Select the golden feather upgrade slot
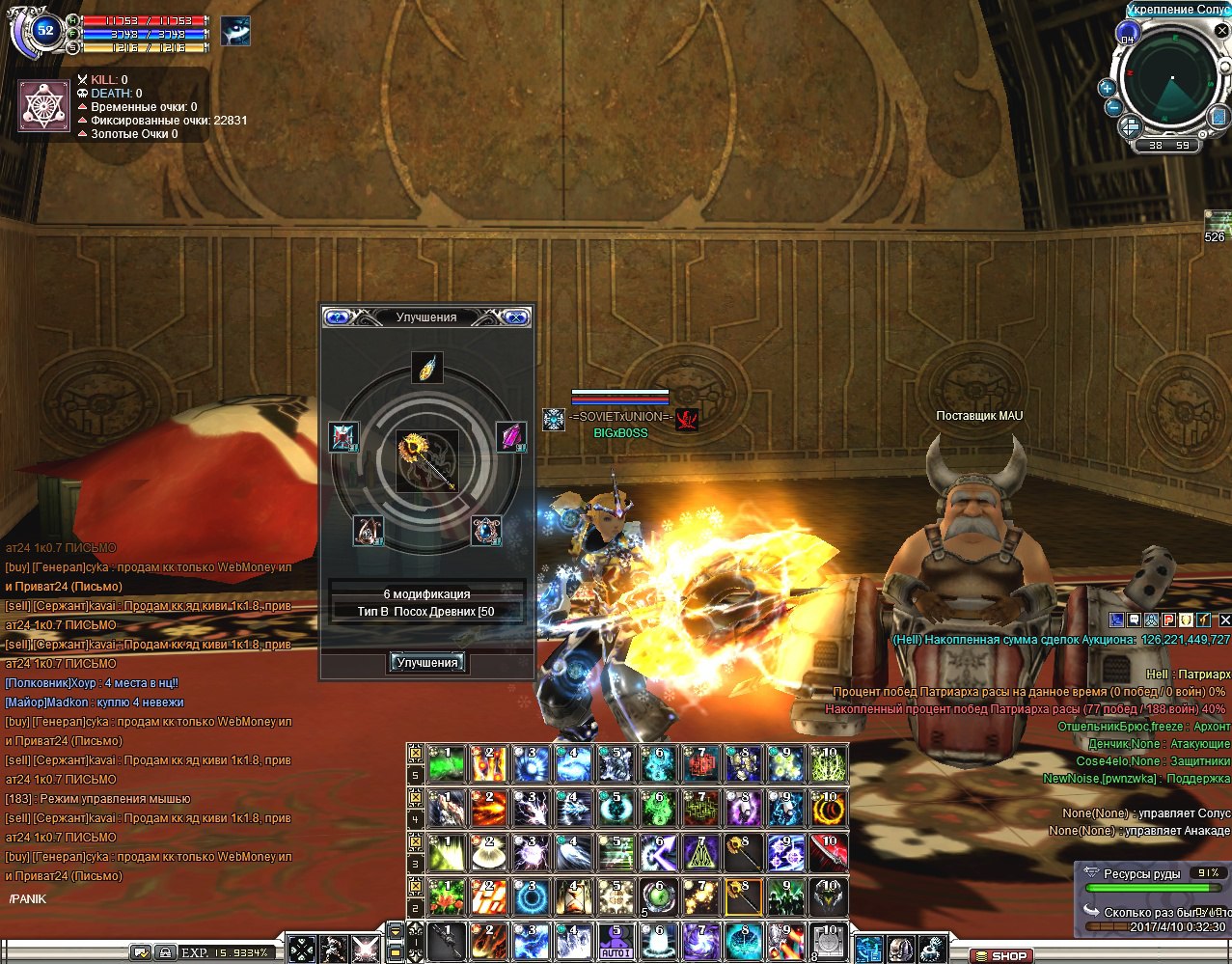The height and width of the screenshot is (964, 1232). [427, 368]
